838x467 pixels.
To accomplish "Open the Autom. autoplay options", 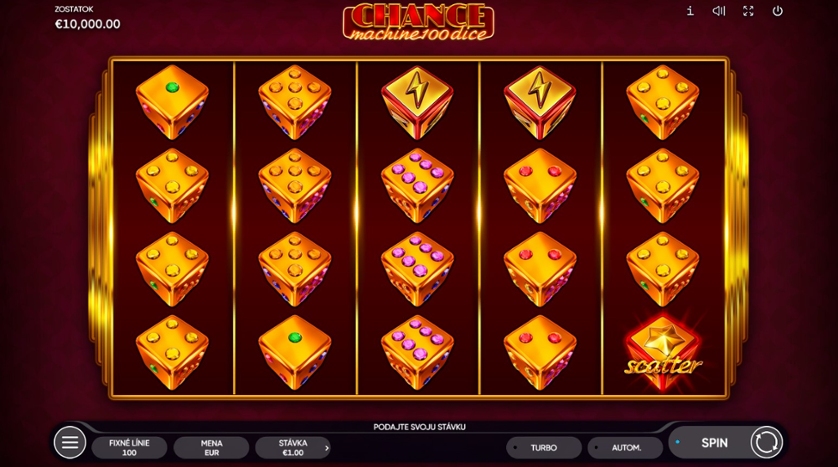I will 626,448.
